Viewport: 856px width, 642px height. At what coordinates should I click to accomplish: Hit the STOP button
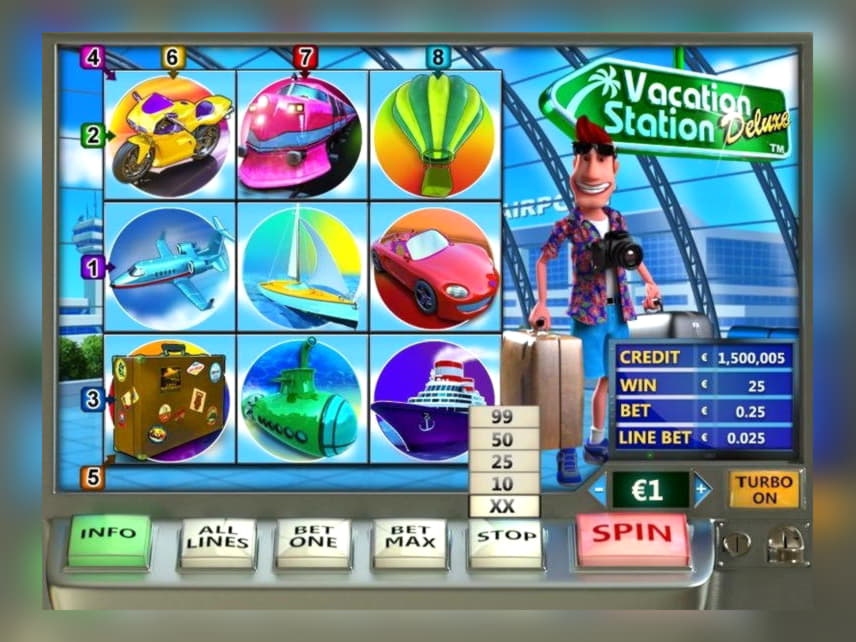pos(505,539)
